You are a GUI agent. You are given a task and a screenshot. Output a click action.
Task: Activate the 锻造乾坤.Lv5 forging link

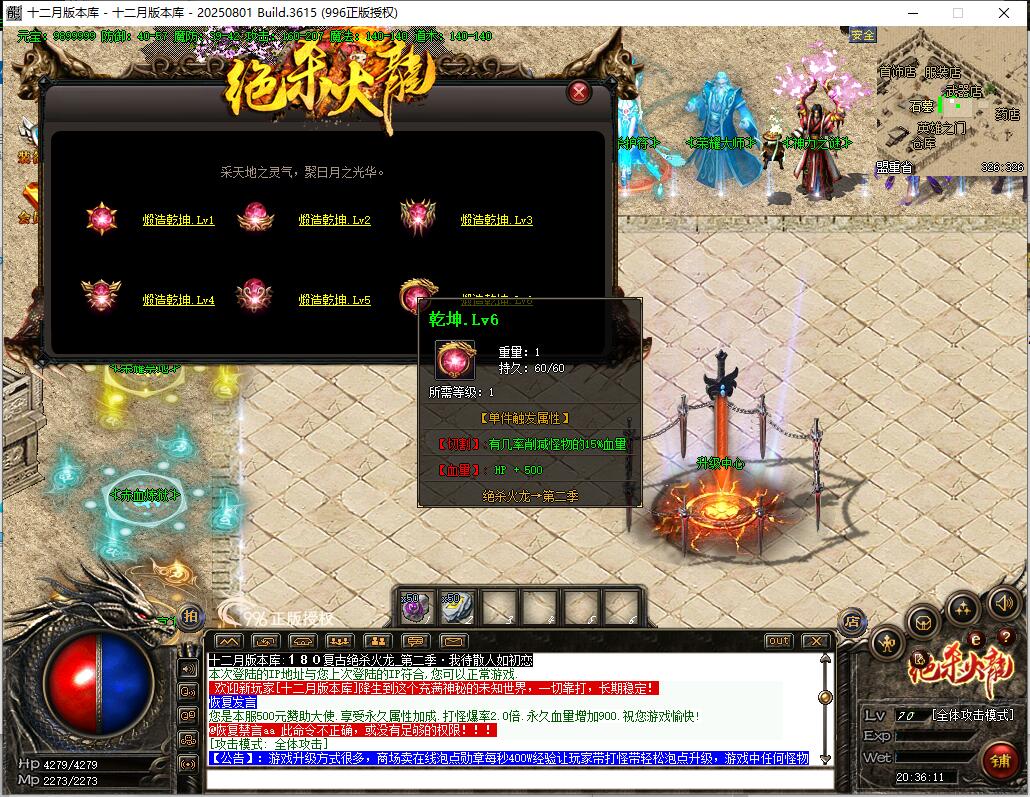point(334,300)
